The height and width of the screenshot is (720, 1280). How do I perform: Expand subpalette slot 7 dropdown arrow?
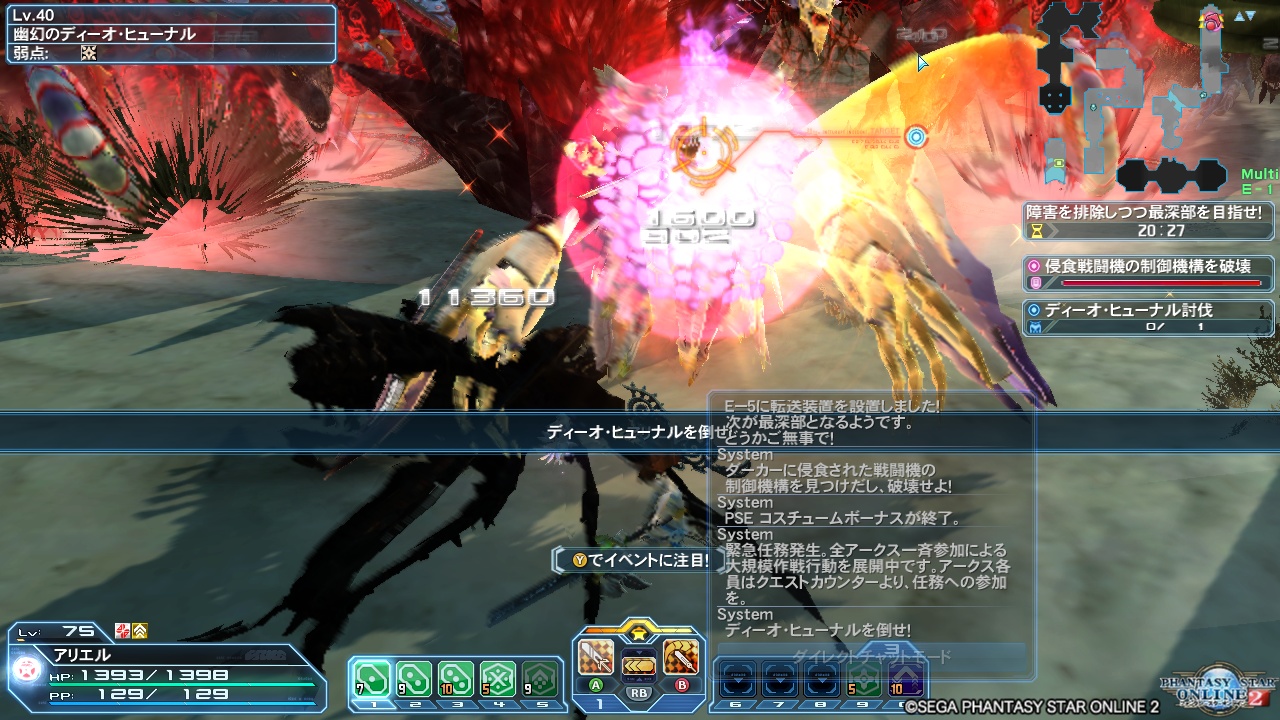click(780, 680)
